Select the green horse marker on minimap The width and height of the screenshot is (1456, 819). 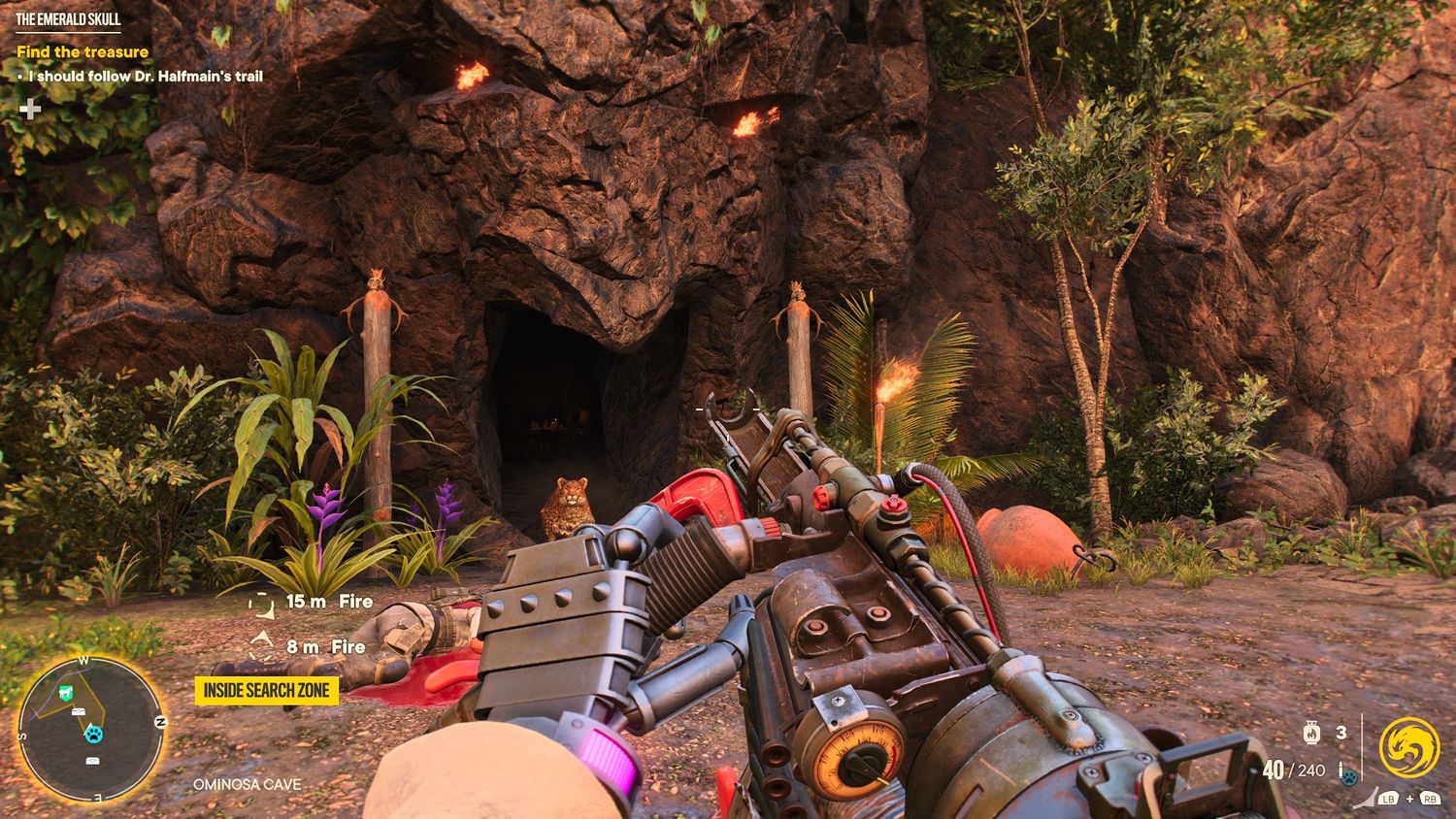point(65,693)
